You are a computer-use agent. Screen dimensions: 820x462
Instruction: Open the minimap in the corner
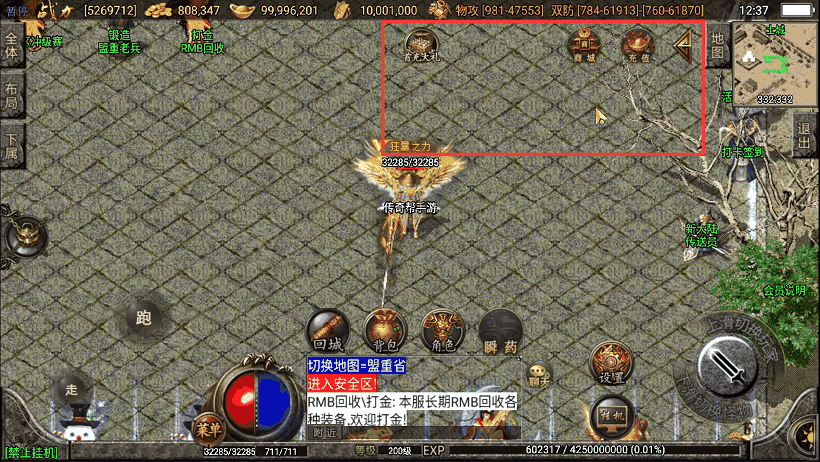point(775,64)
